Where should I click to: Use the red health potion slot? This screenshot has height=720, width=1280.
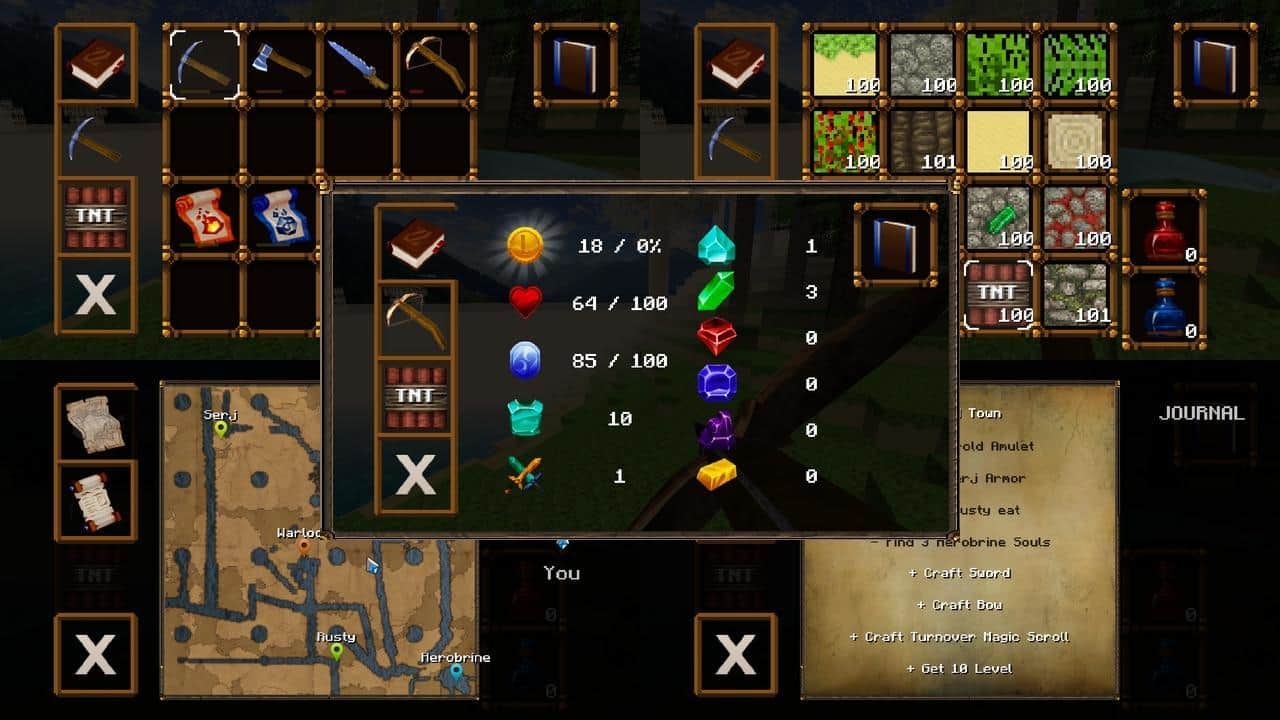coord(1164,229)
